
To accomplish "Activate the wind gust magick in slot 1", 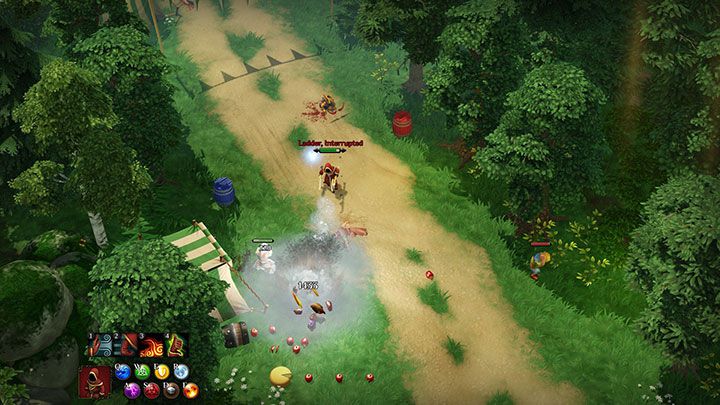I will [99, 347].
